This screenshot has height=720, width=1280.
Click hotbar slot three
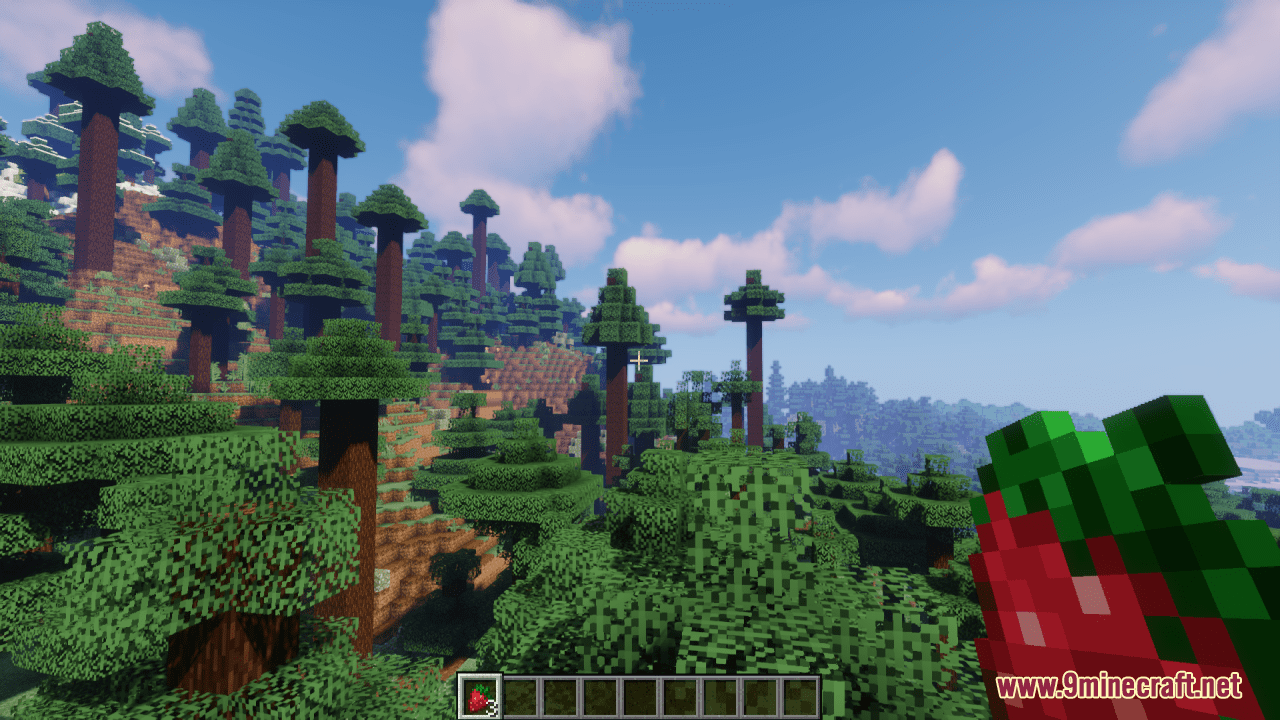pyautogui.click(x=557, y=697)
